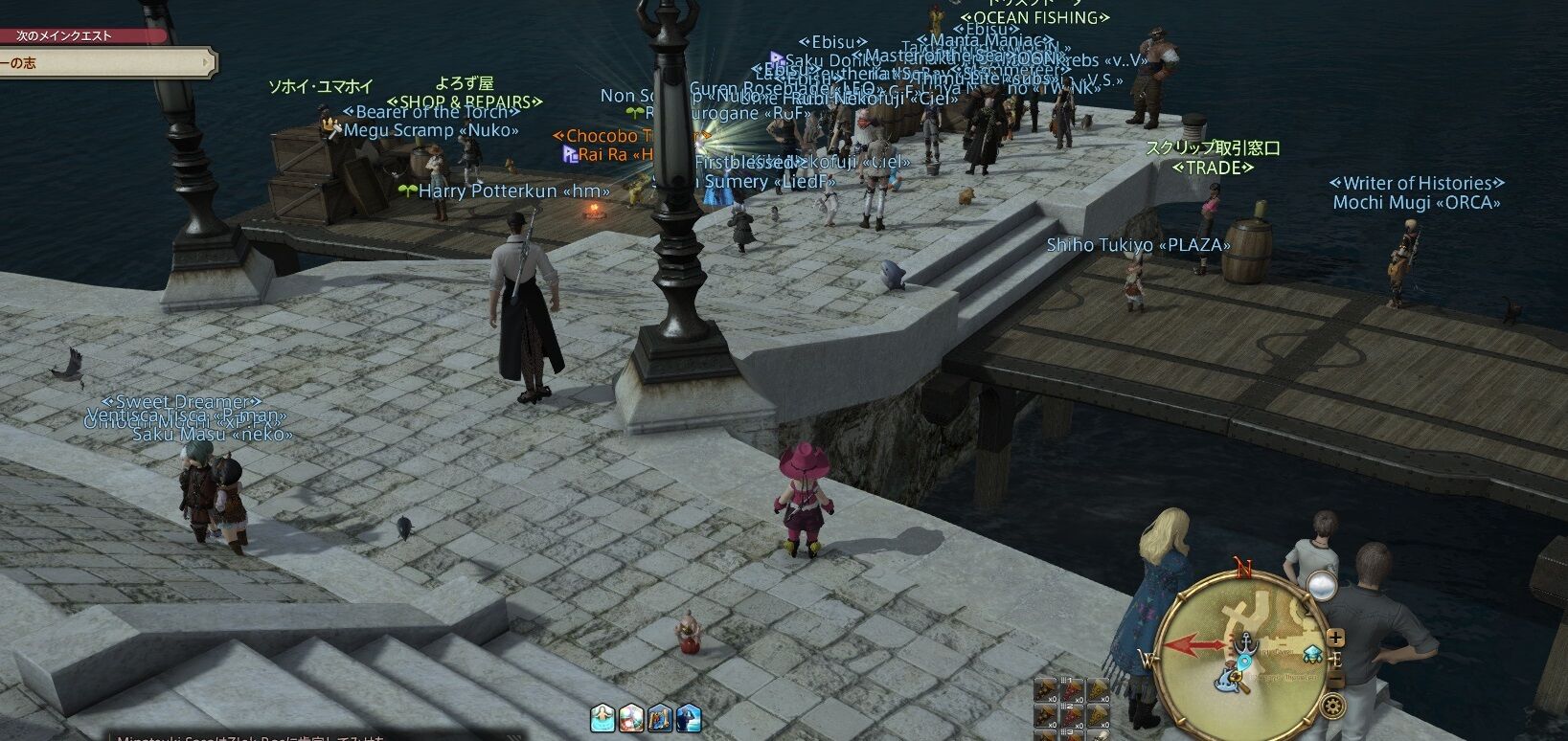Screen dimensions: 1568x741
Task: Zoom out the minimap with the minus button
Action: (1335, 678)
